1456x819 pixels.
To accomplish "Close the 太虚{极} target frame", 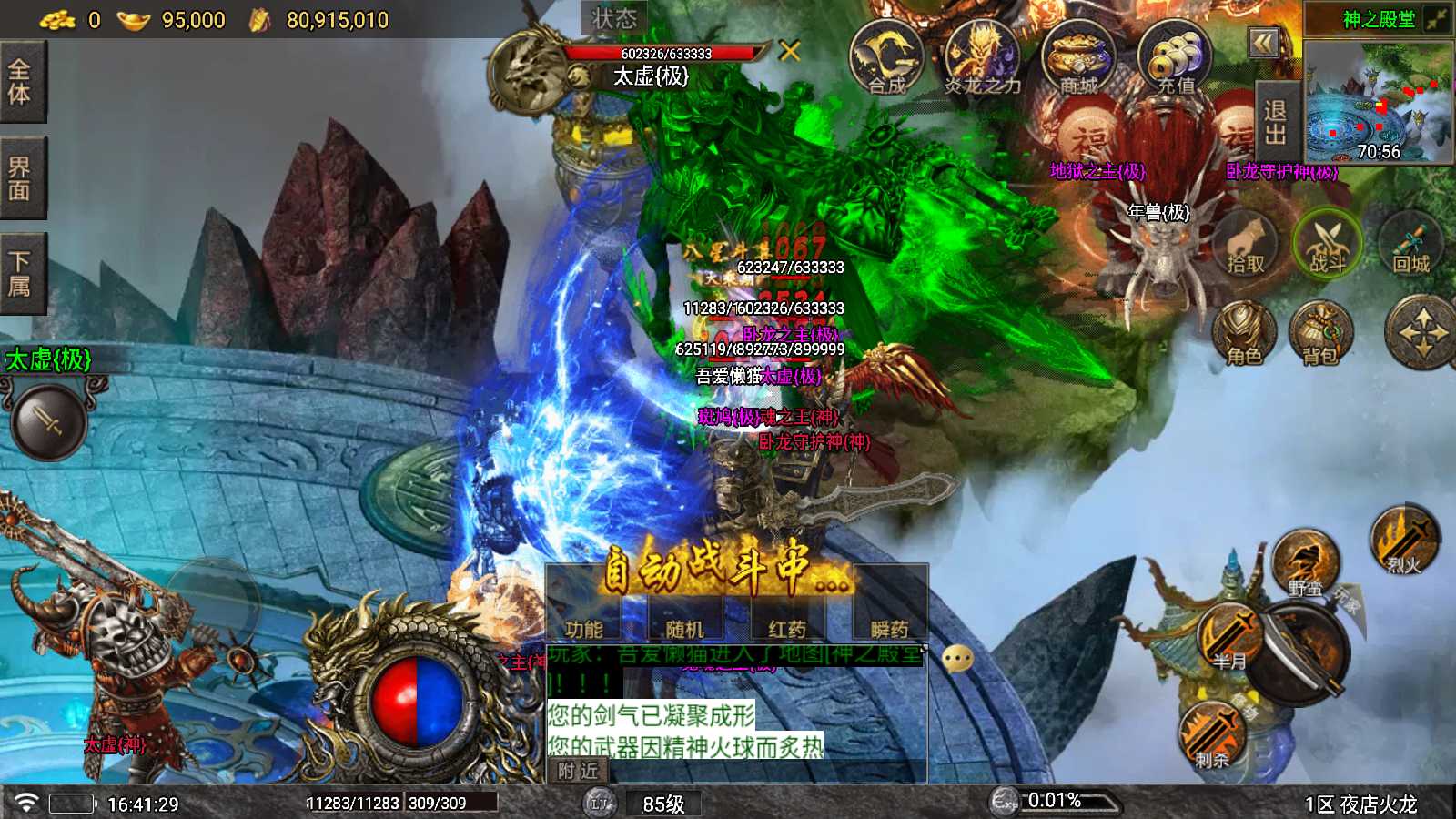I will [790, 51].
